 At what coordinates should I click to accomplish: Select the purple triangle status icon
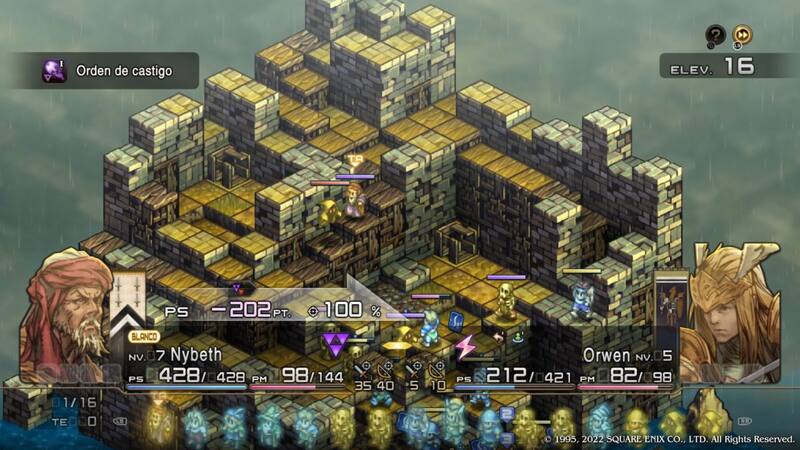pyautogui.click(x=334, y=346)
